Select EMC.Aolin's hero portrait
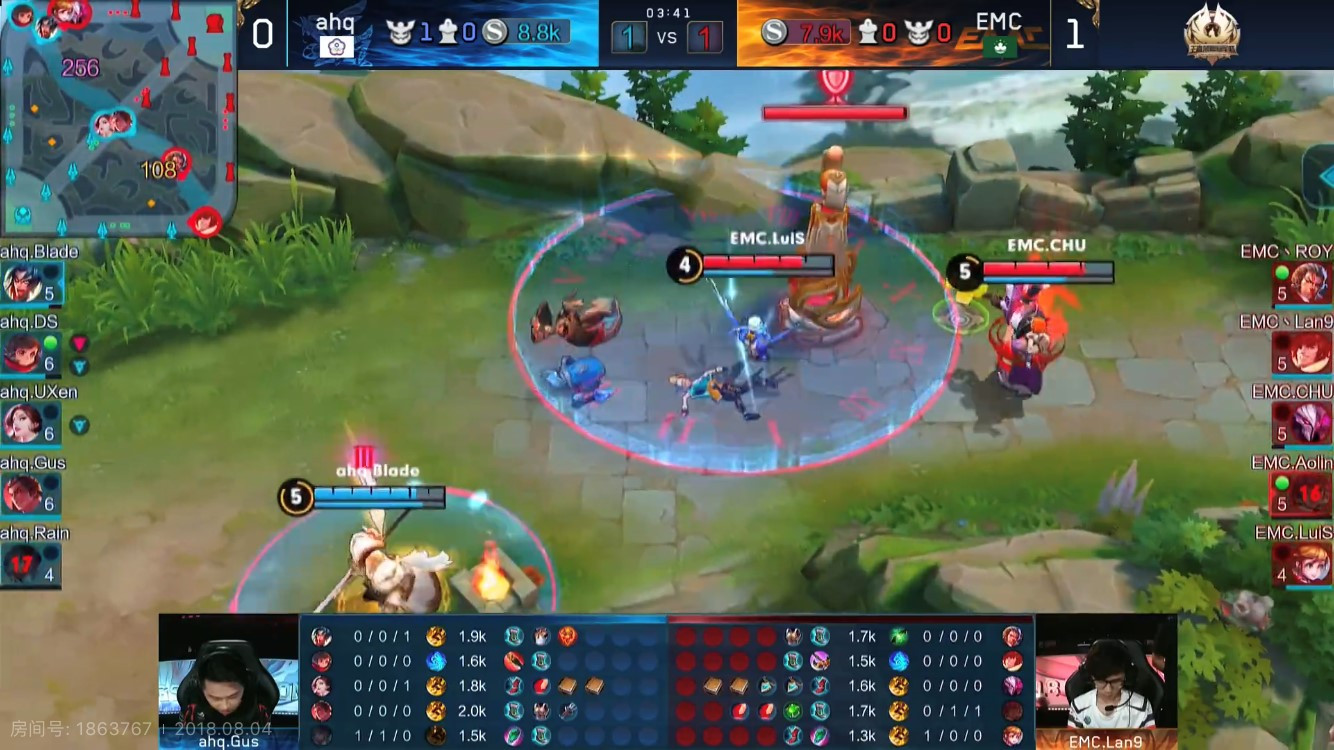Viewport: 1334px width, 750px height. [1311, 493]
